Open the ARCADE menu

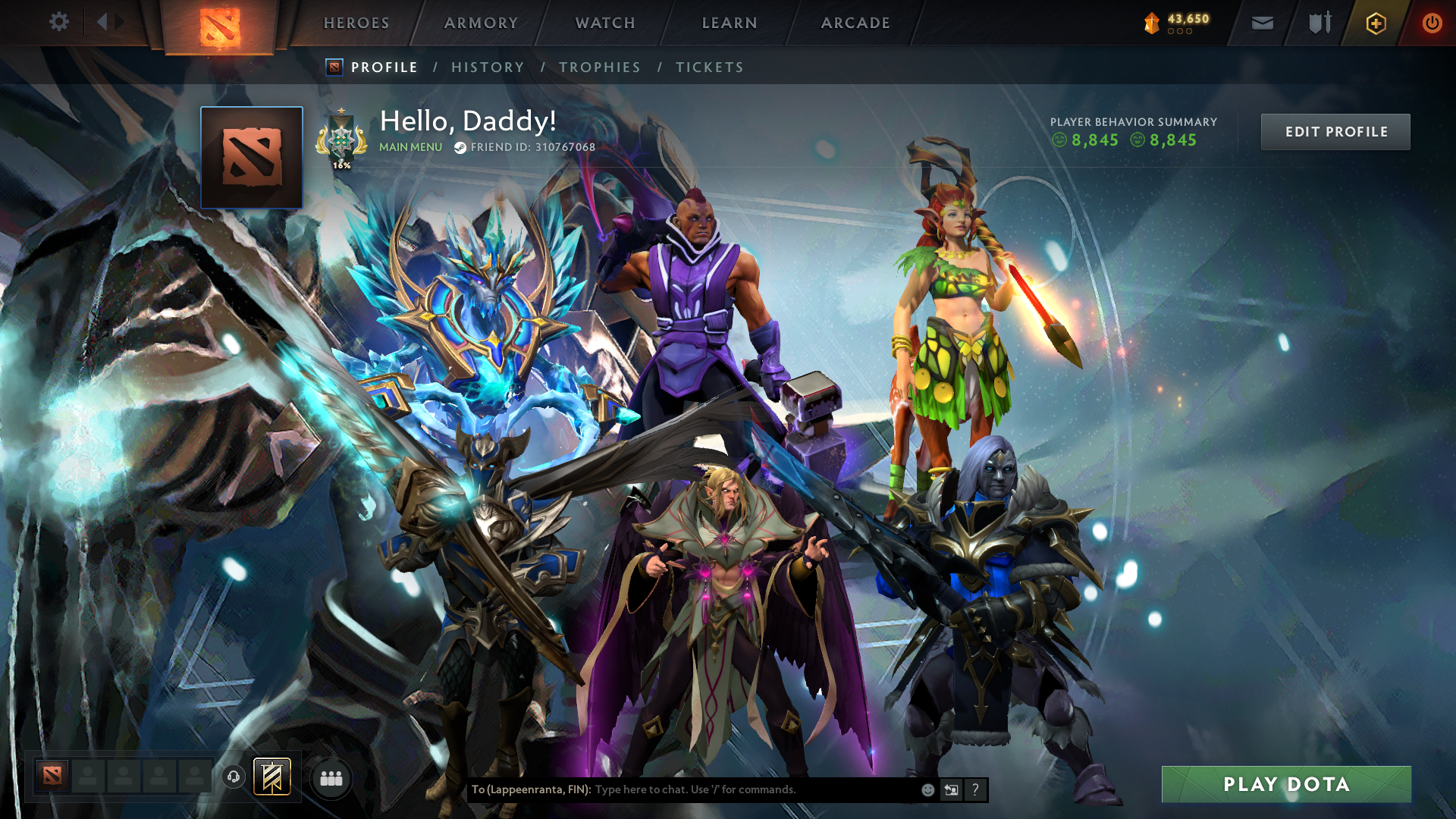coord(855,23)
